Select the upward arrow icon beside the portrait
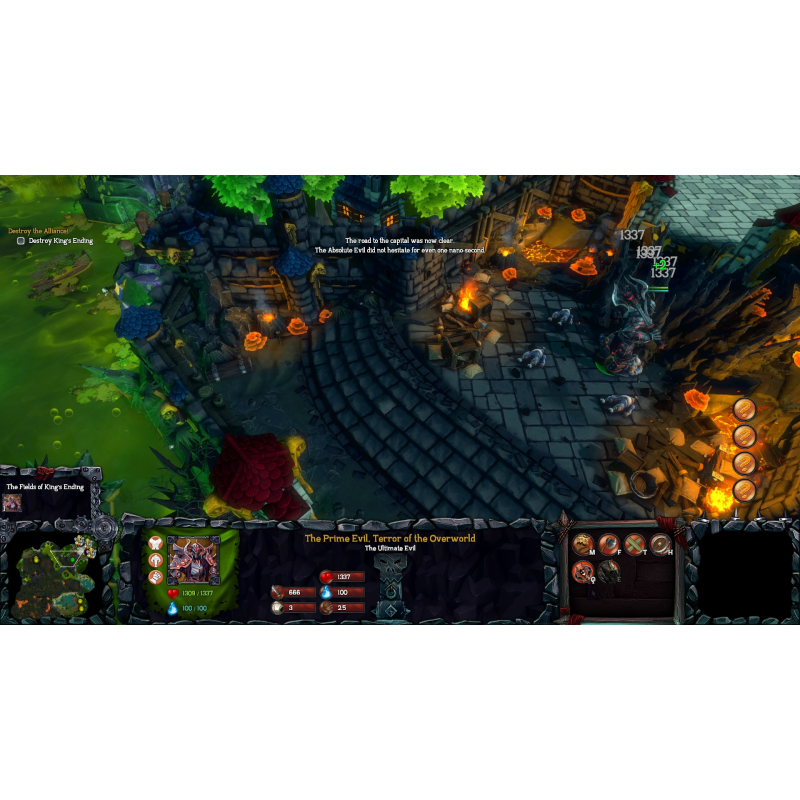The height and width of the screenshot is (800, 800). (x=155, y=560)
